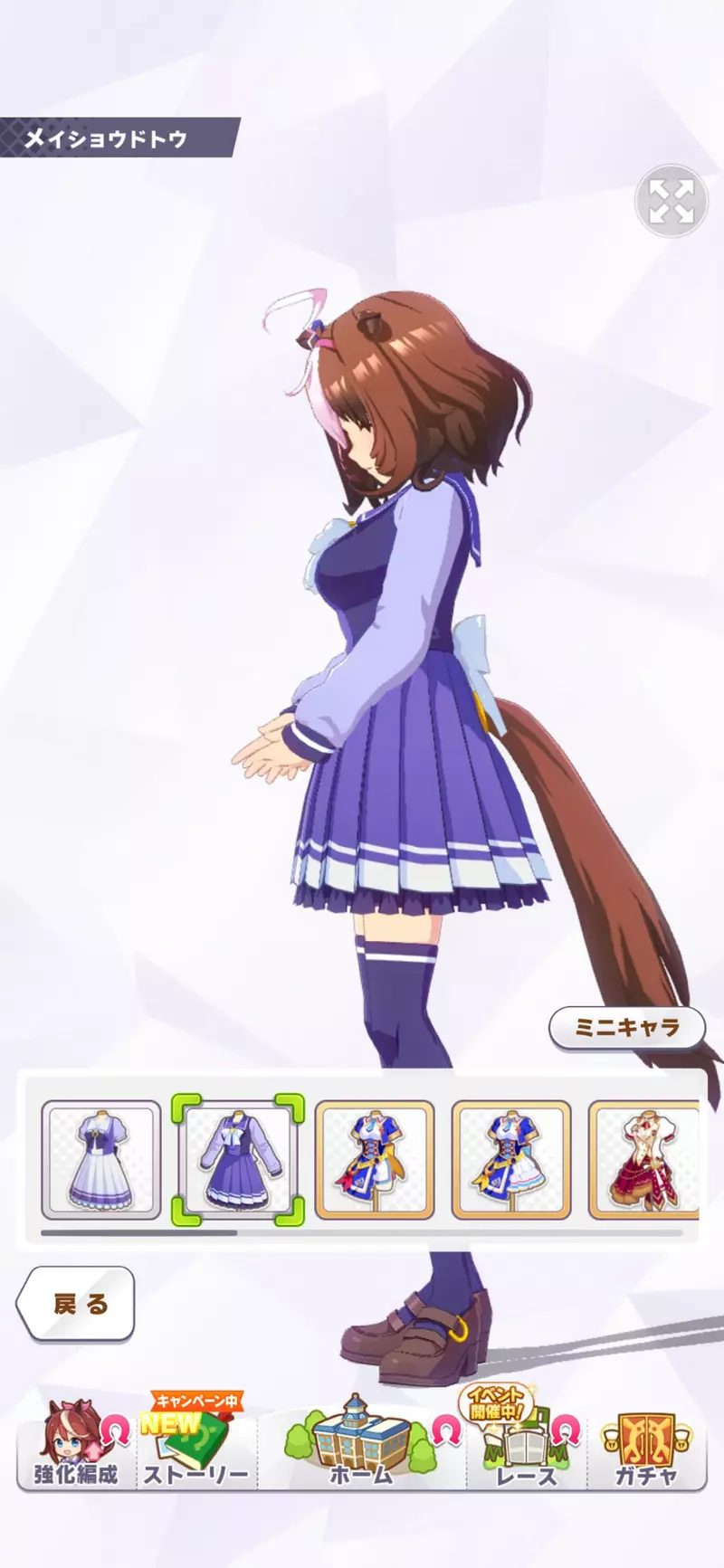Viewport: 724px width, 1568px height.
Task: Switch to the ミニキャラ view
Action: click(626, 1028)
